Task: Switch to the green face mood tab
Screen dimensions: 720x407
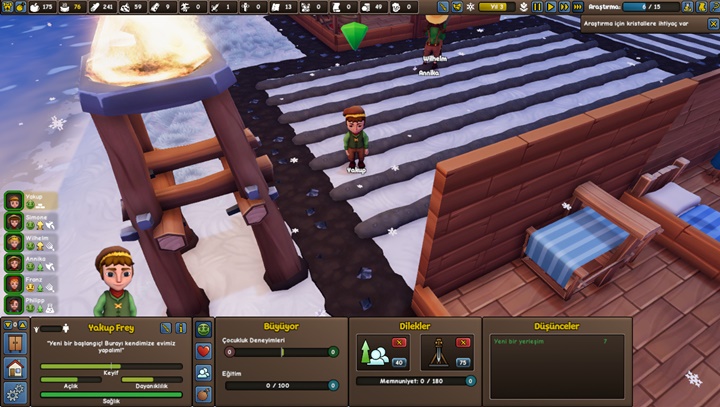Action: (204, 329)
